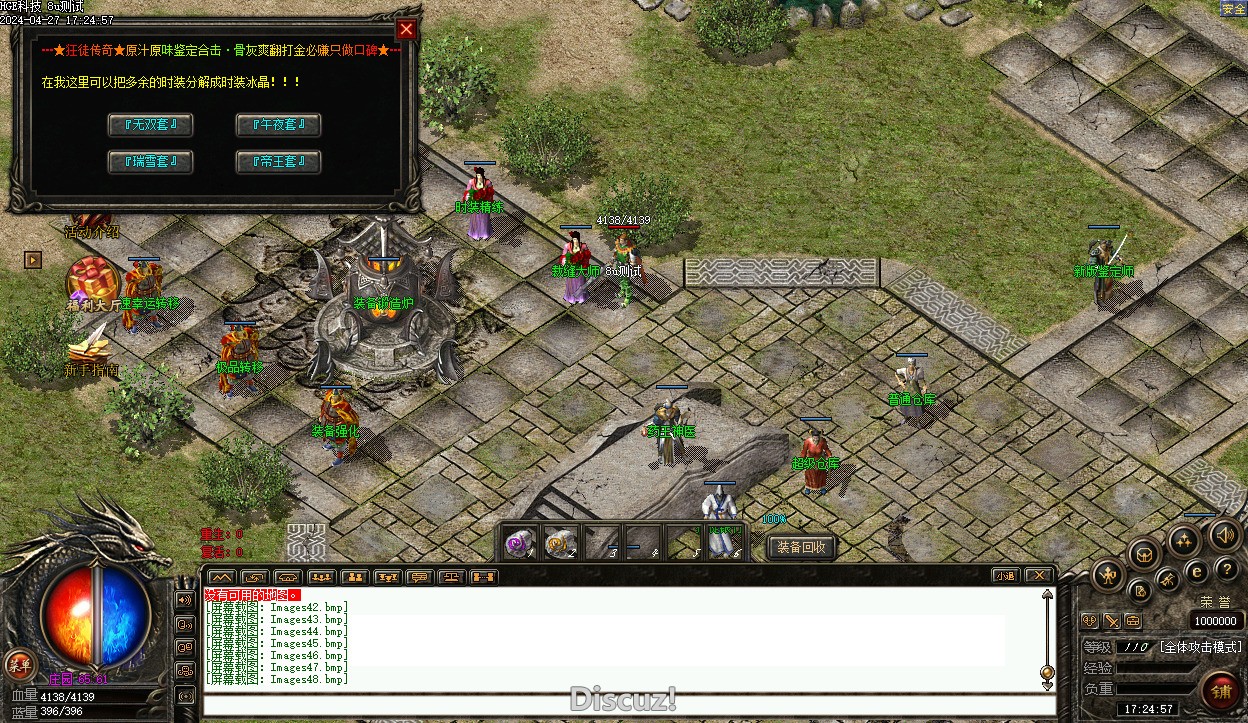Screen dimensions: 1248x723
Task: Close the fashion decomposition dialog
Action: [x=405, y=29]
